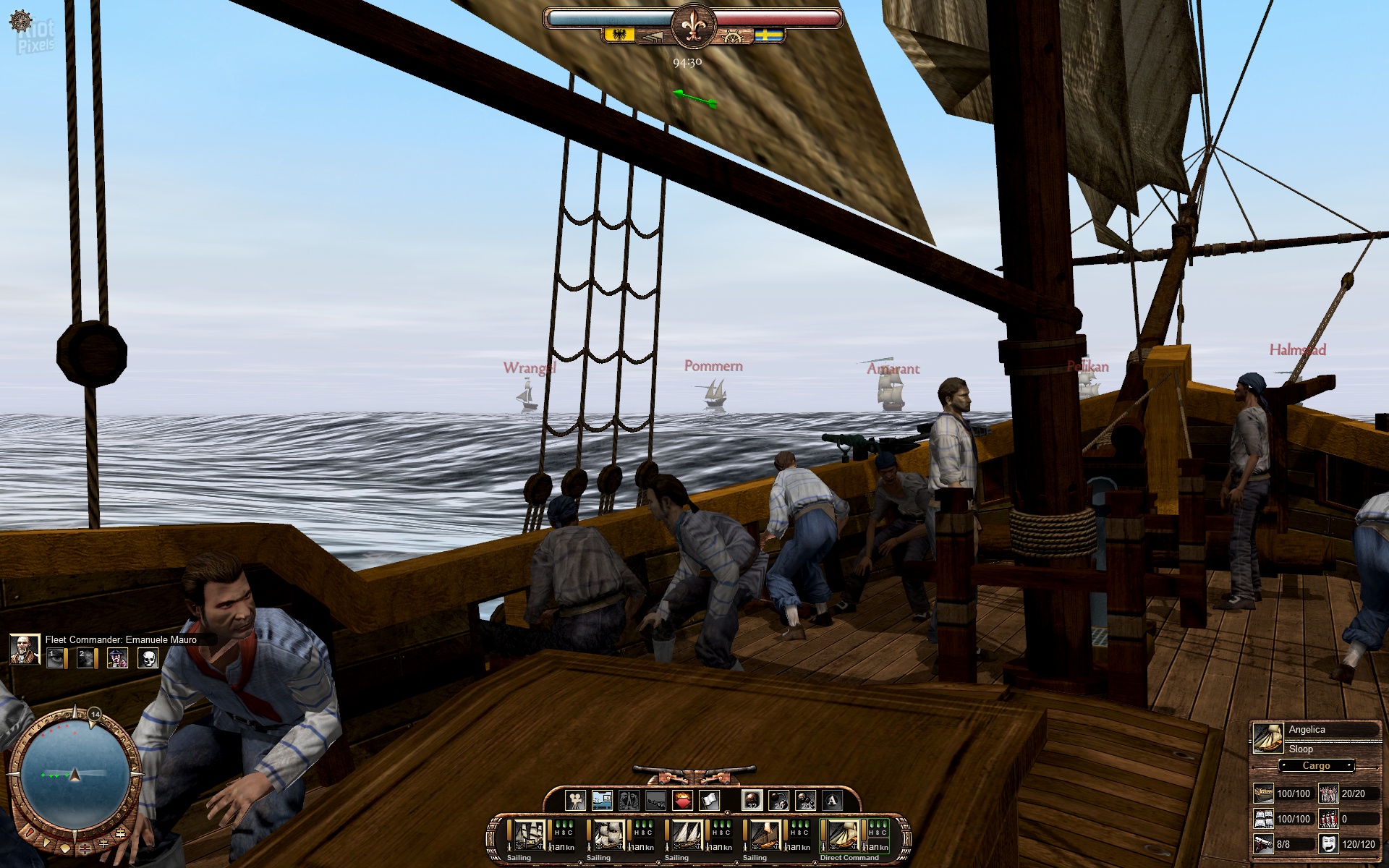Viewport: 1389px width, 868px height.
Task: Toggle the letter A auto-fire icon
Action: point(832,800)
